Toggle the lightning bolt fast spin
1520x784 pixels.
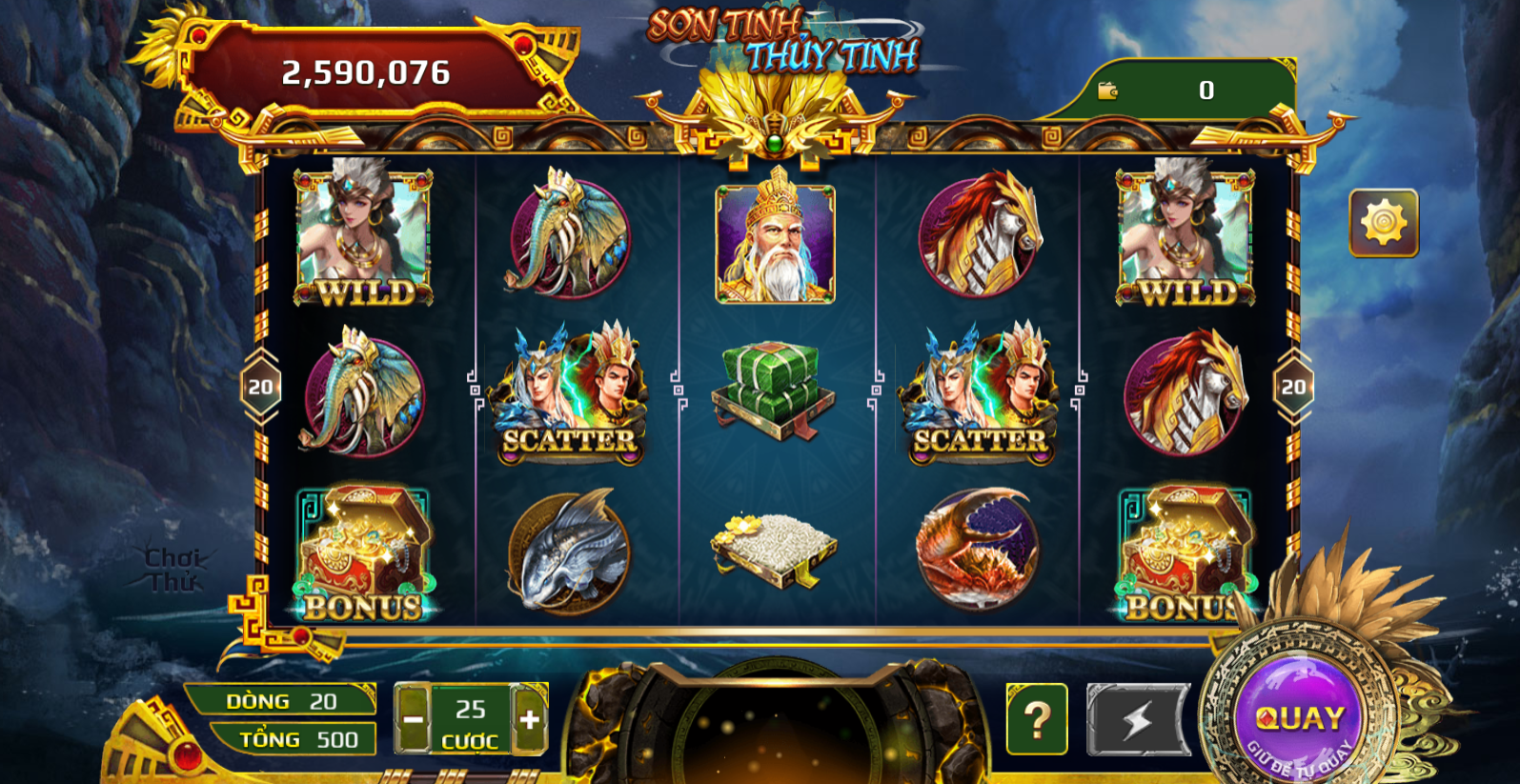1138,720
